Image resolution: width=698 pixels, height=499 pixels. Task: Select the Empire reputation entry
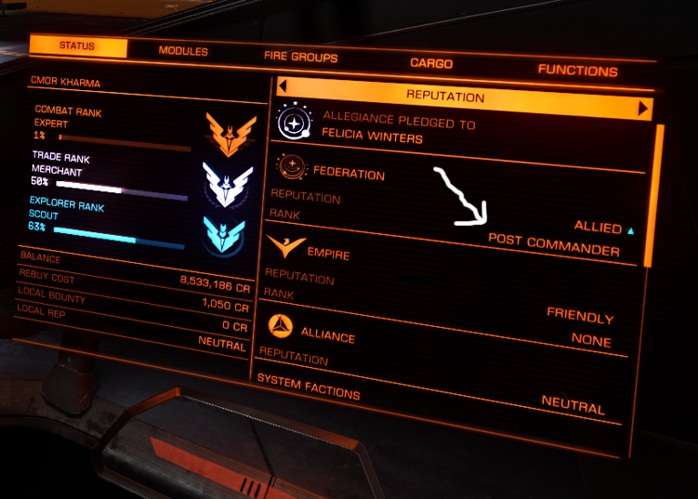click(328, 255)
